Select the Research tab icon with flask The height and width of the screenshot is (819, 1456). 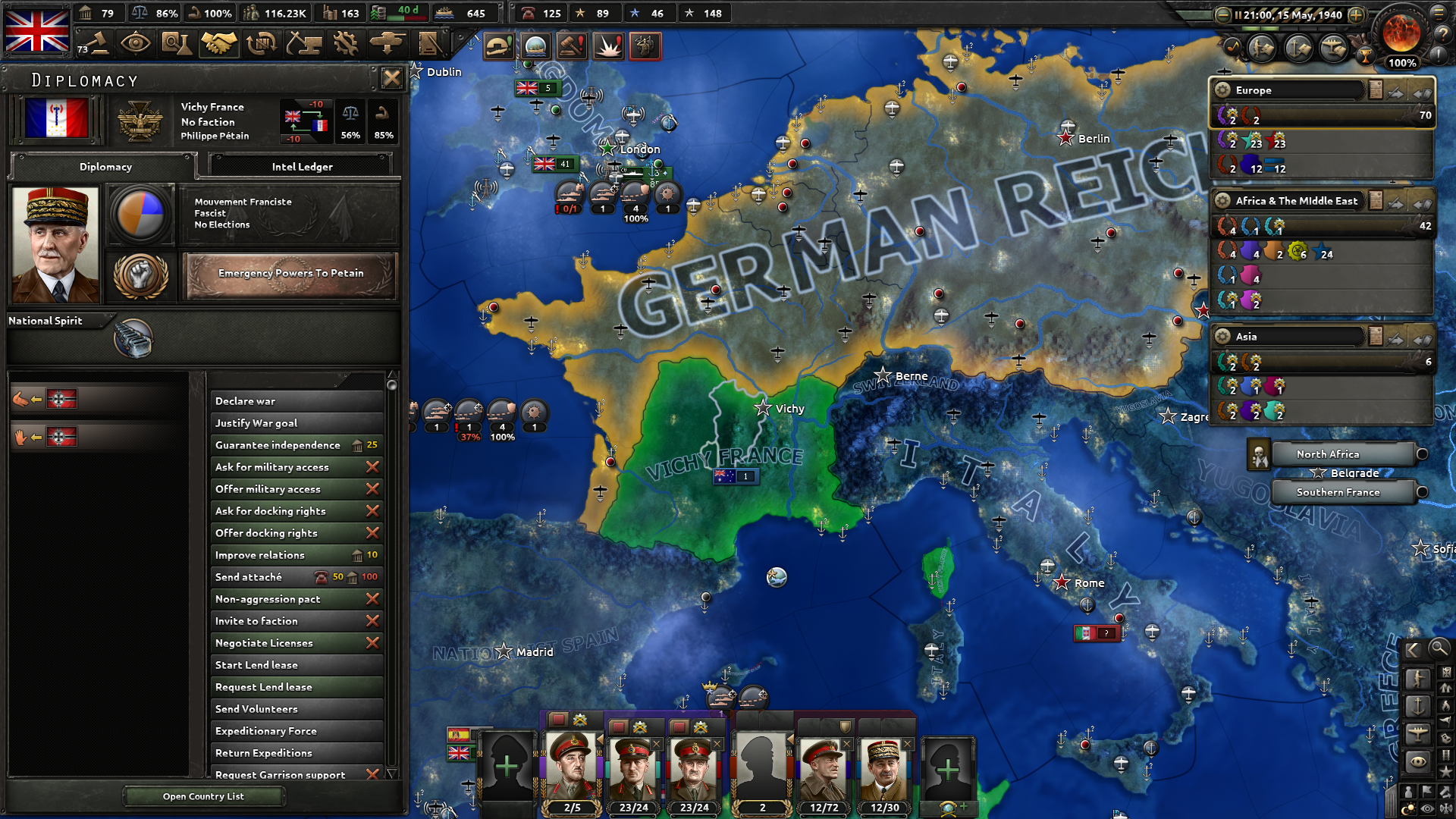pyautogui.click(x=178, y=42)
